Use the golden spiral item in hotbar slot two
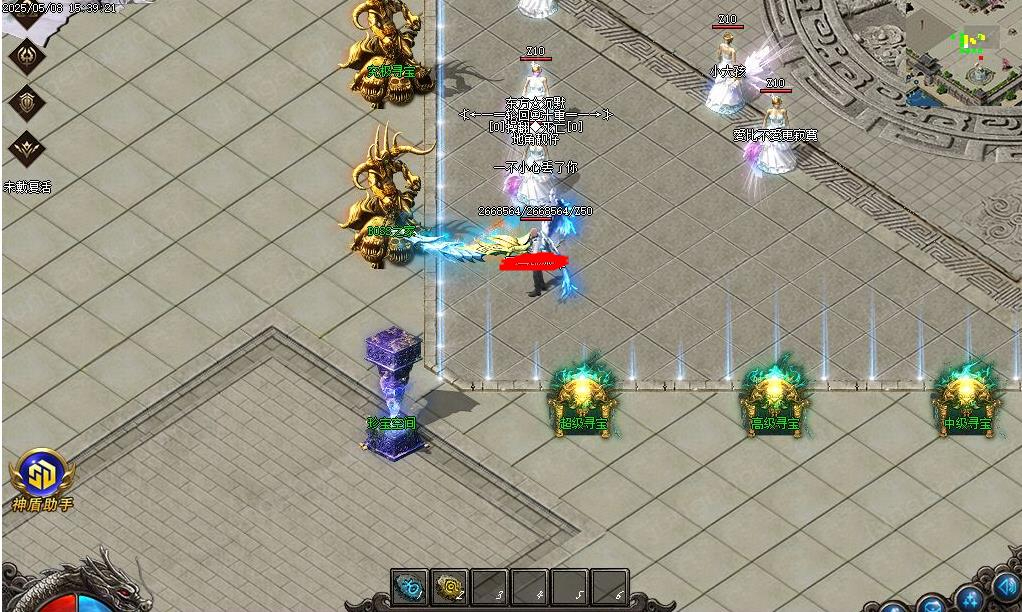Image resolution: width=1022 pixels, height=612 pixels. pos(449,588)
